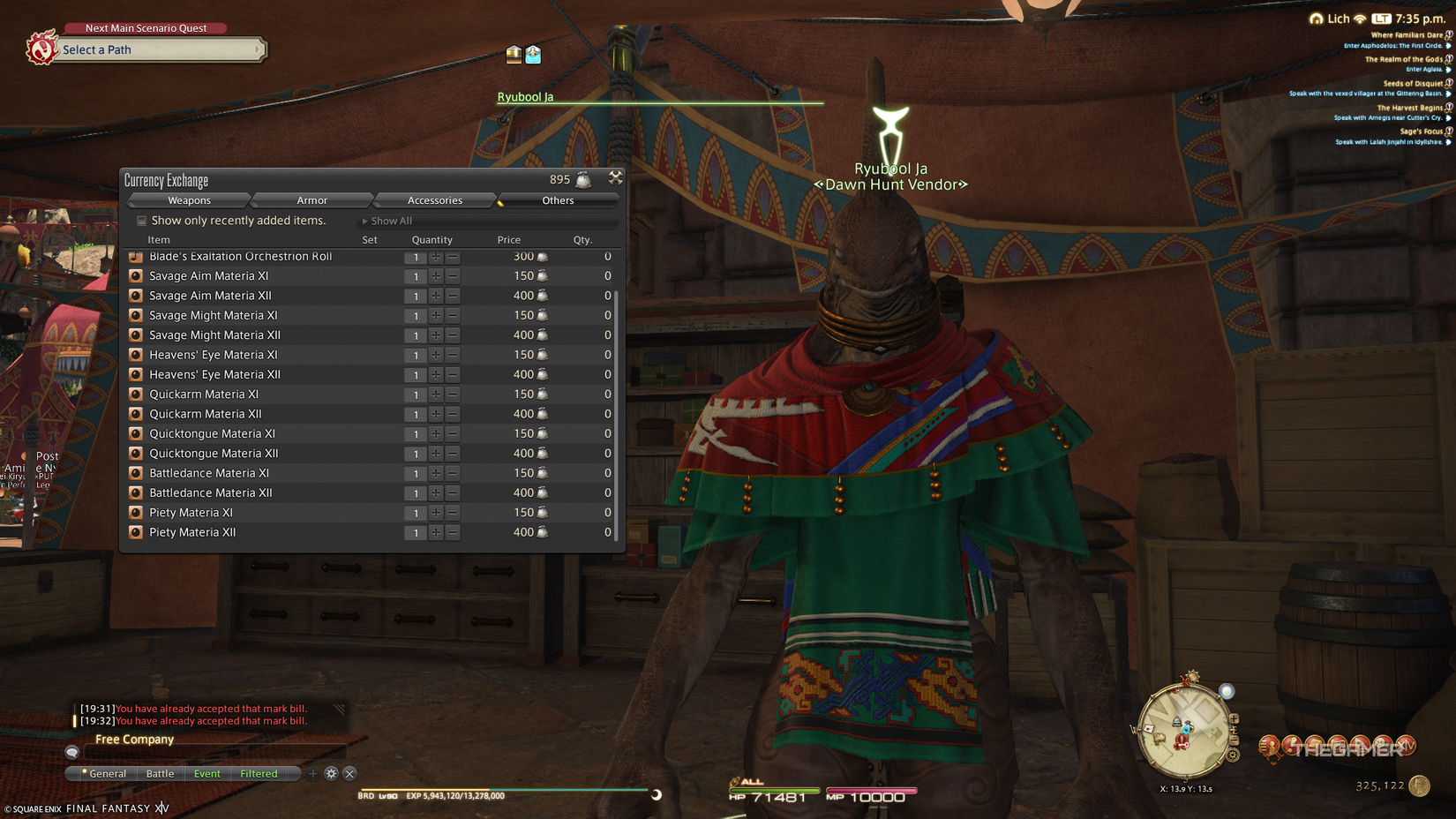Increase Piety Materia XII quantity with plus stepper

(436, 533)
